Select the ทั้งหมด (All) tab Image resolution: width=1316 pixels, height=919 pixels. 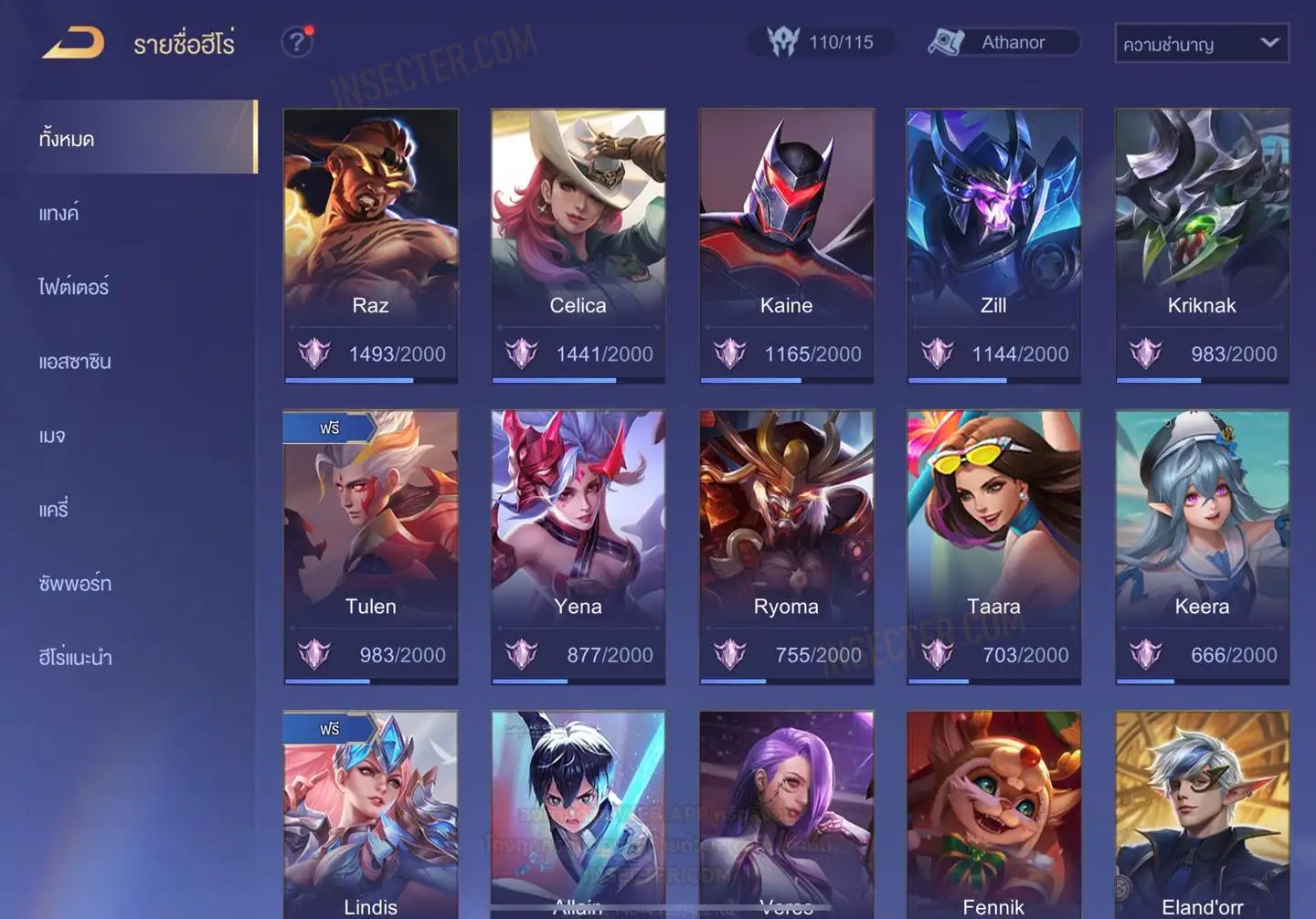tap(67, 139)
